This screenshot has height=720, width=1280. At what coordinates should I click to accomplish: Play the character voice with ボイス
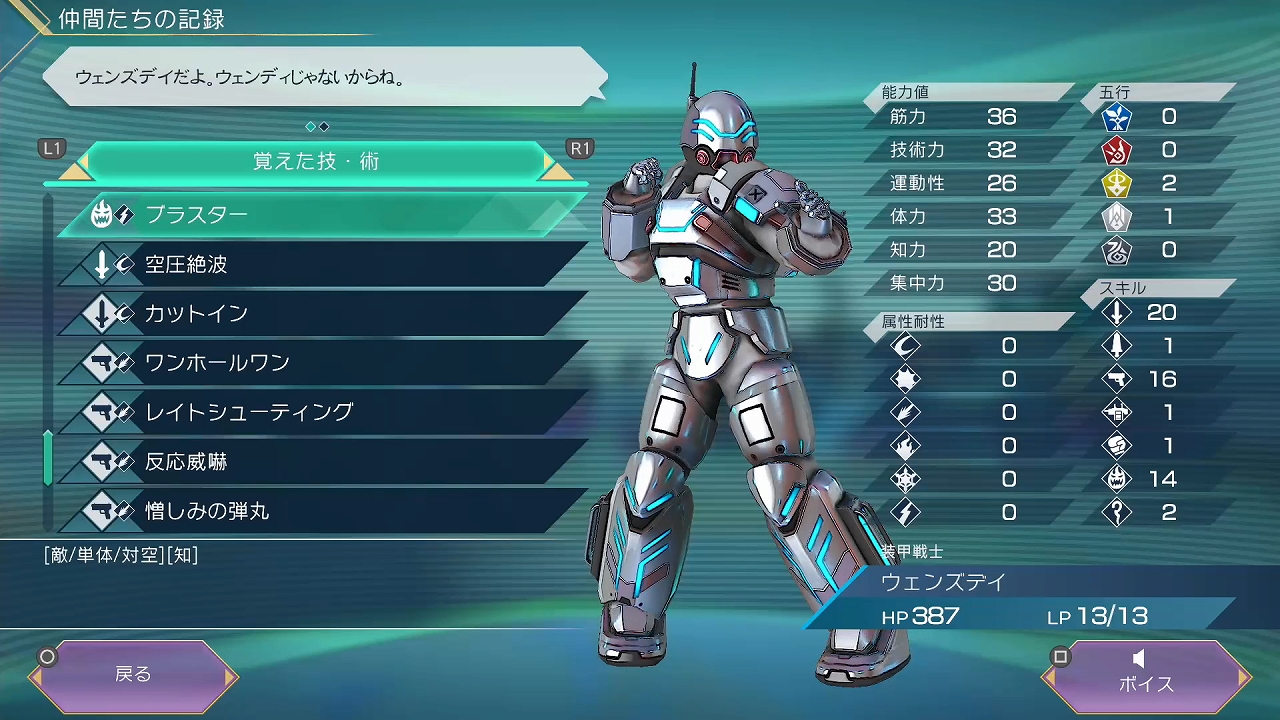click(1146, 675)
